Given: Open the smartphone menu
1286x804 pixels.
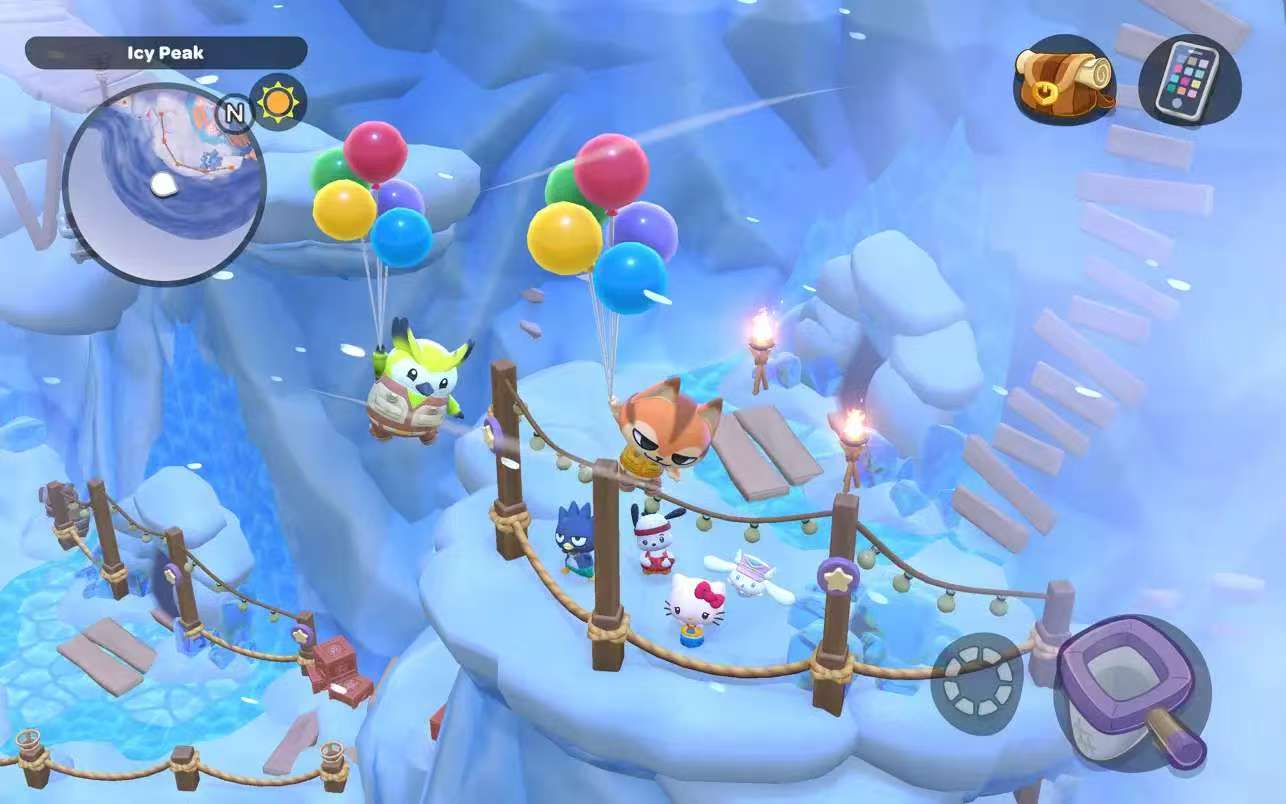Looking at the screenshot, I should pyautogui.click(x=1188, y=79).
